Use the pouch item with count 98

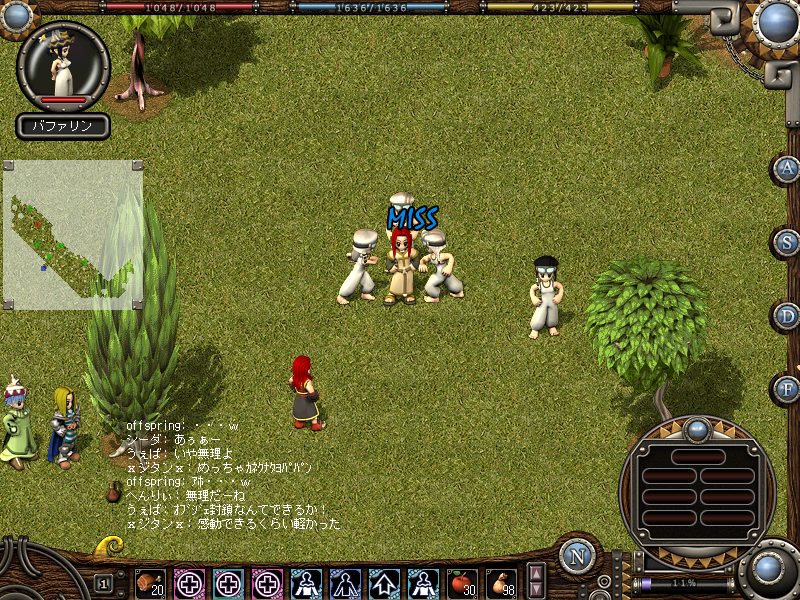click(501, 582)
